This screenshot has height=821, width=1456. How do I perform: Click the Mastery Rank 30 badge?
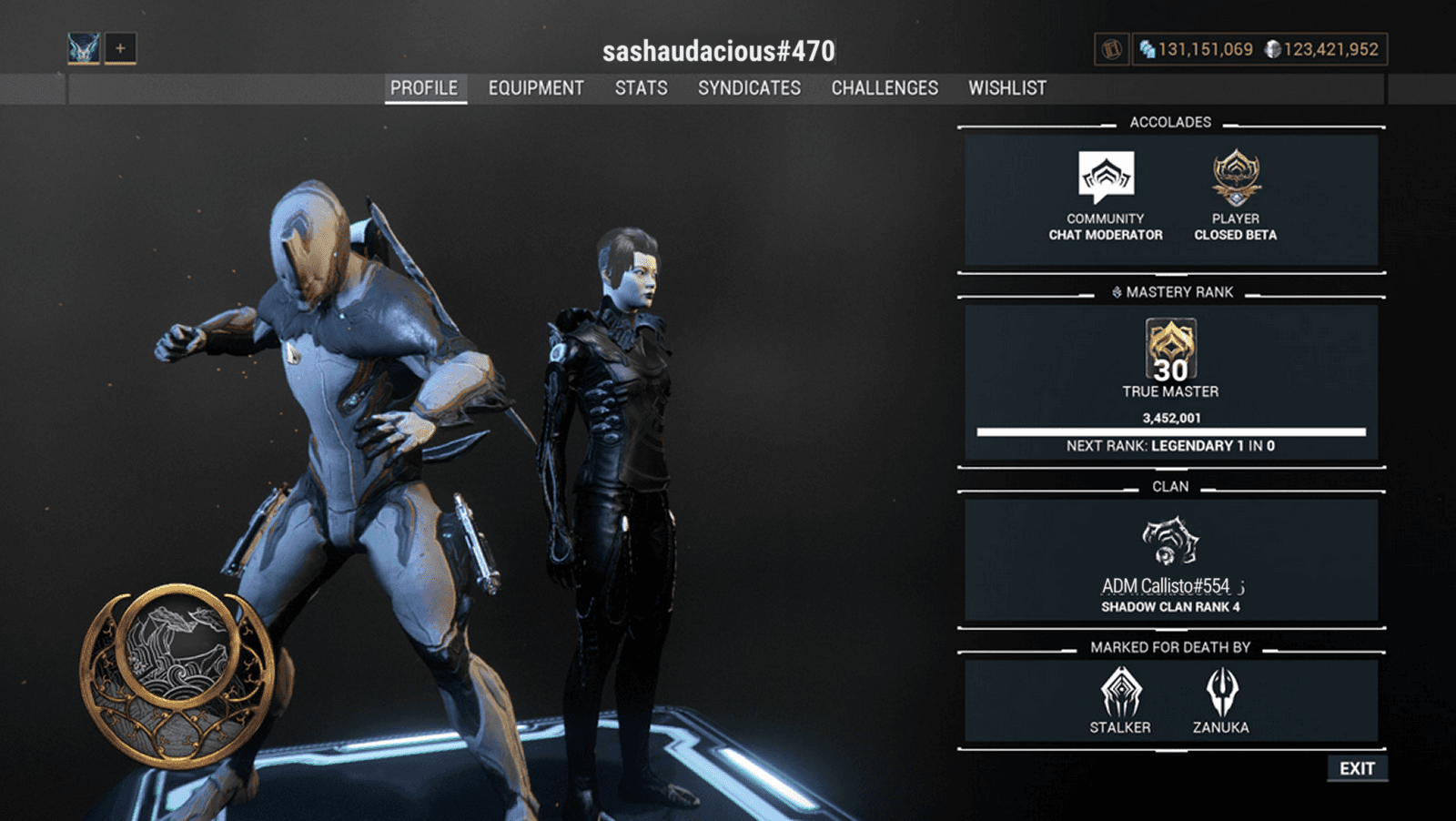coord(1170,350)
